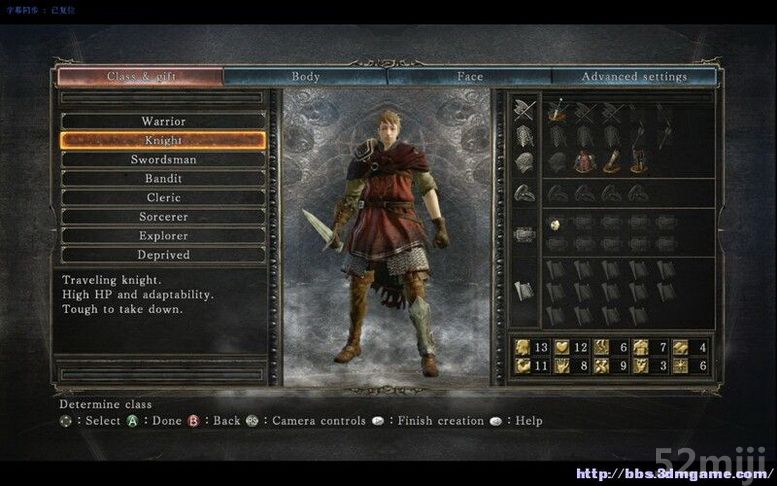Screen dimensions: 777x486
Task: Select the Class & gift tab
Action: click(140, 76)
